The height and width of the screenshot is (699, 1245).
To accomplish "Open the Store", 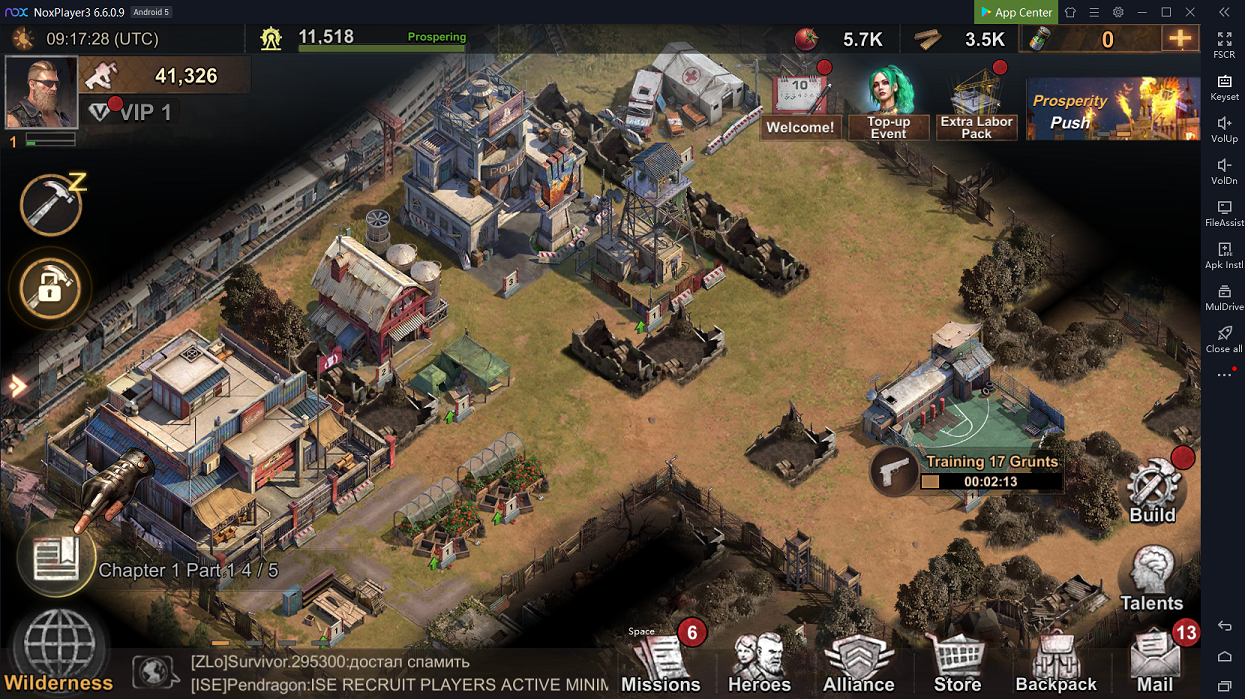I will [x=957, y=660].
